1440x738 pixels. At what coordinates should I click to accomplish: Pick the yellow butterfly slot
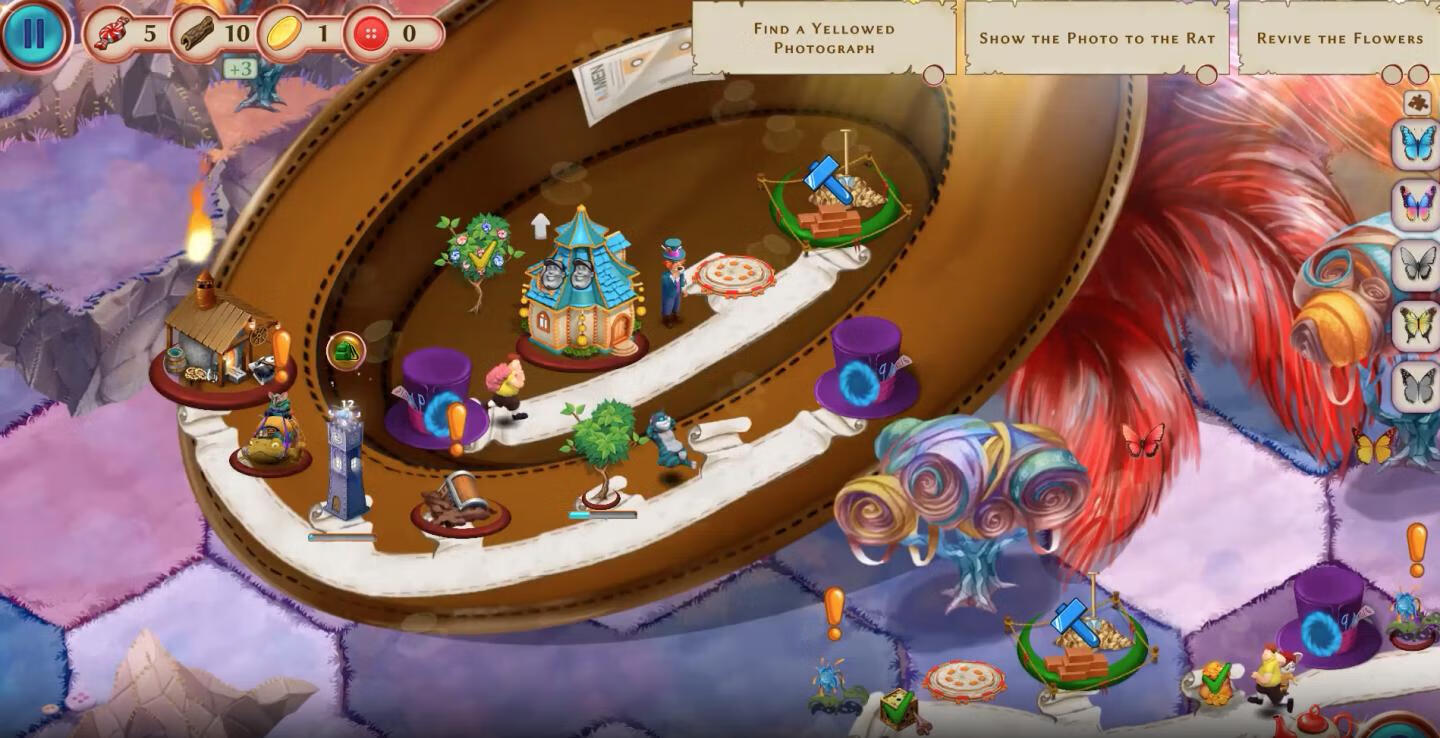(x=1416, y=325)
